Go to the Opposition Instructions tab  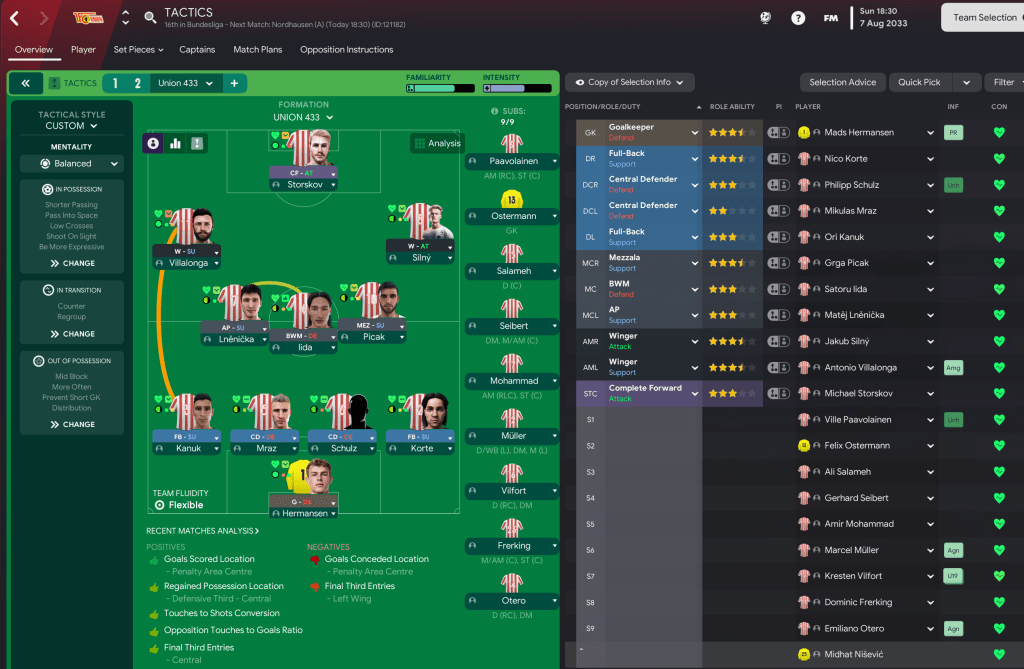point(346,49)
